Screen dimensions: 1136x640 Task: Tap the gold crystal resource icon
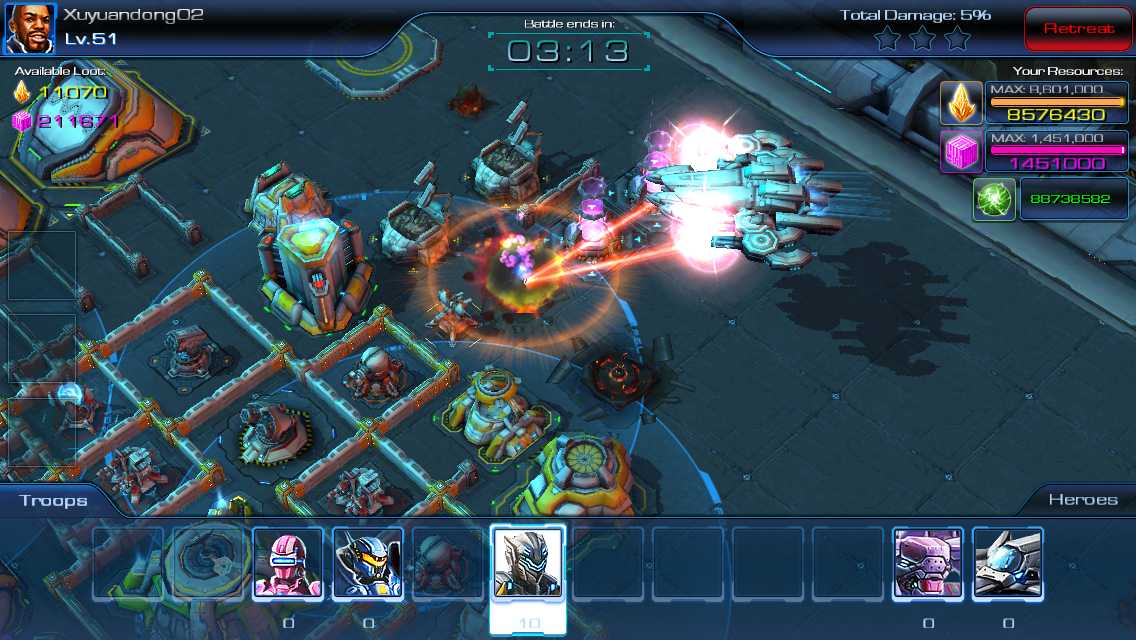(x=961, y=102)
